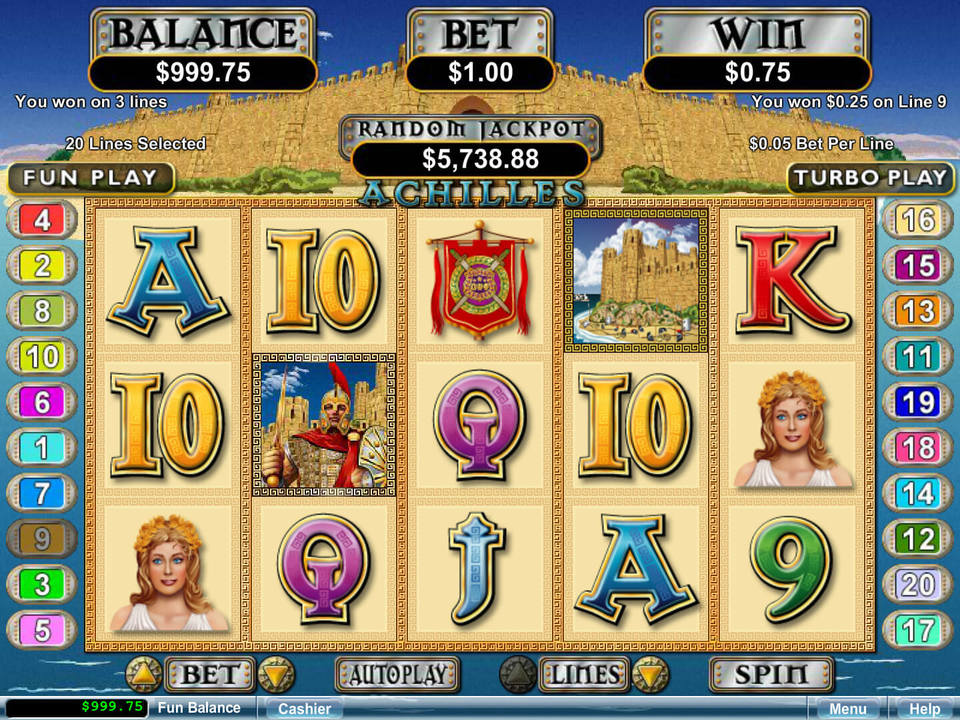Raise the number of lines with the up arrow
Image resolution: width=960 pixels, height=720 pixels.
518,675
